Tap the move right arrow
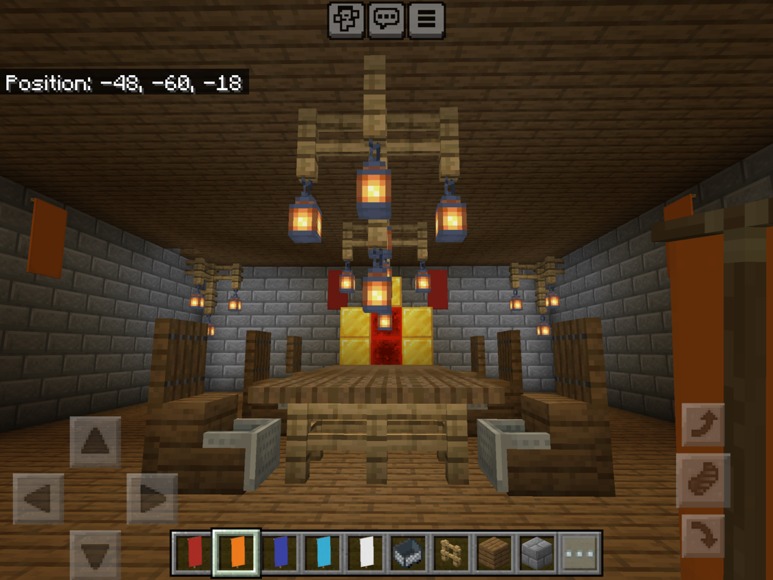The width and height of the screenshot is (773, 580). point(152,498)
